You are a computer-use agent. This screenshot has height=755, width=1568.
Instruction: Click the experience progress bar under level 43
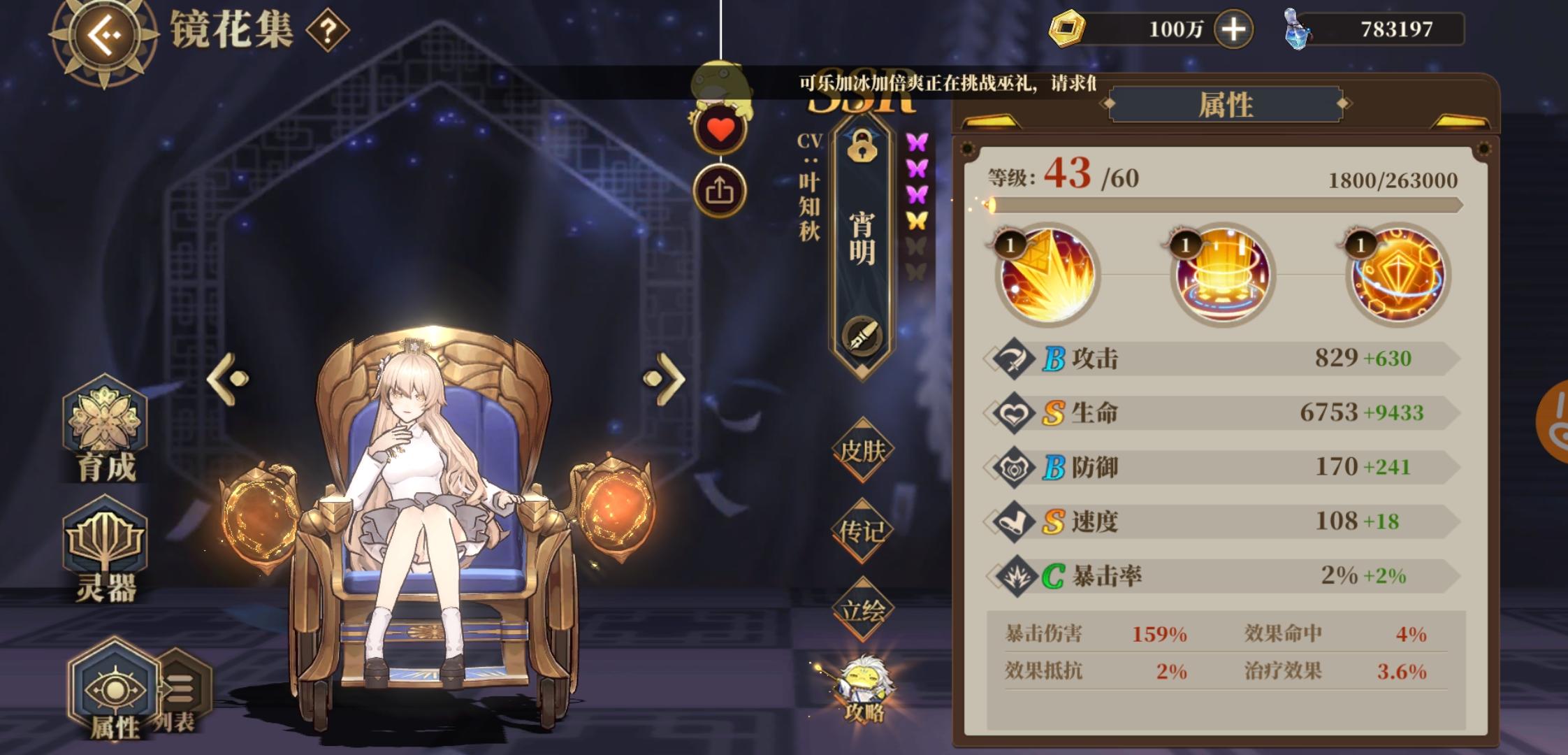(1160, 205)
